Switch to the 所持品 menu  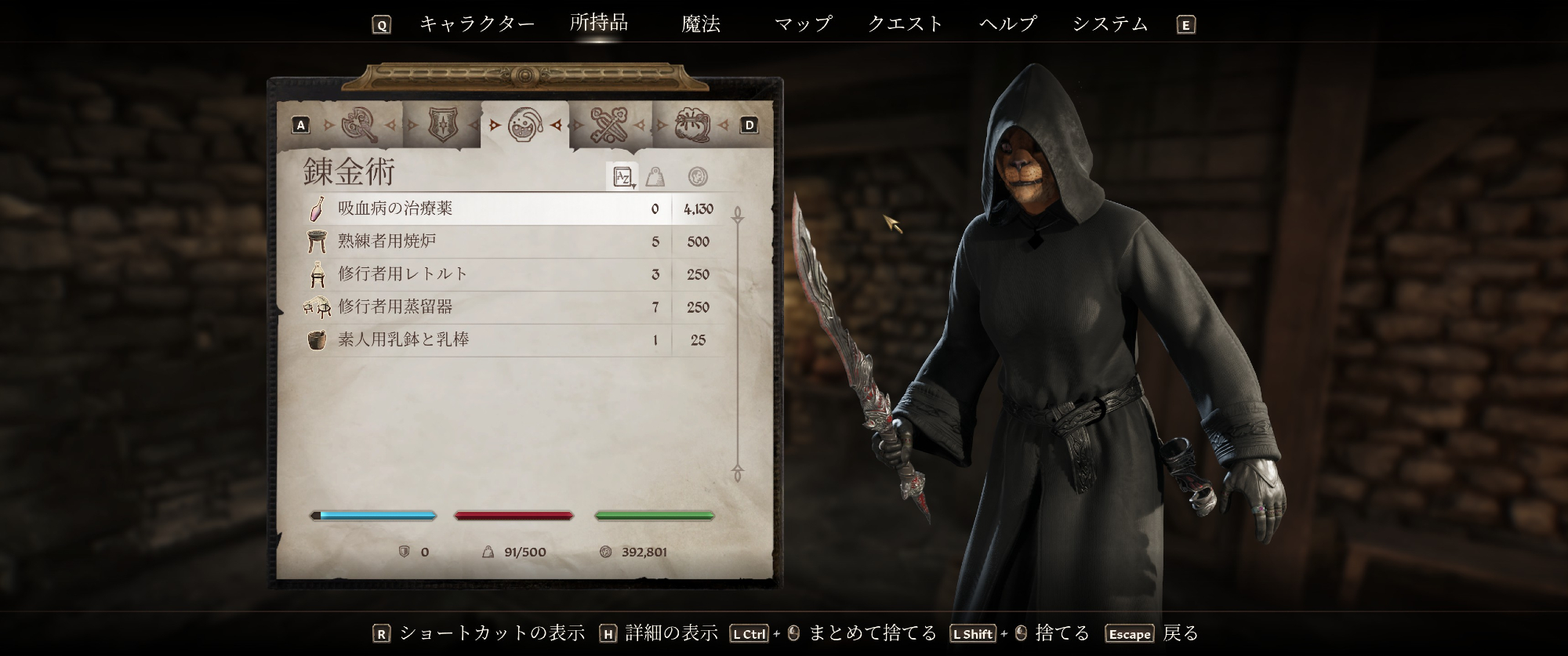click(599, 23)
